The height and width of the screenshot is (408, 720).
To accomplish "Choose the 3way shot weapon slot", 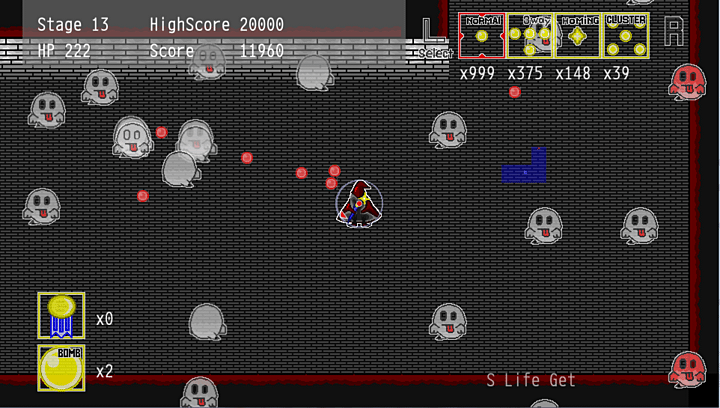I will pos(530,36).
